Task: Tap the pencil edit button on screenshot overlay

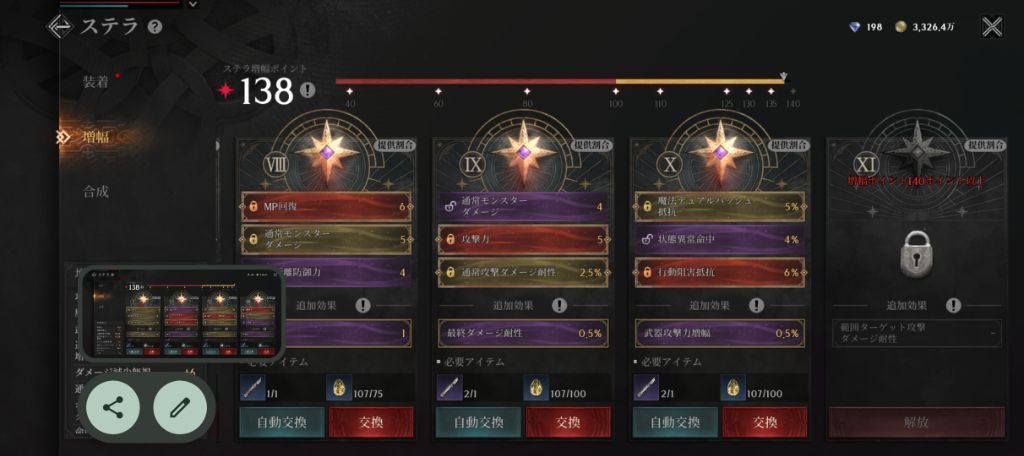Action: pos(181,406)
